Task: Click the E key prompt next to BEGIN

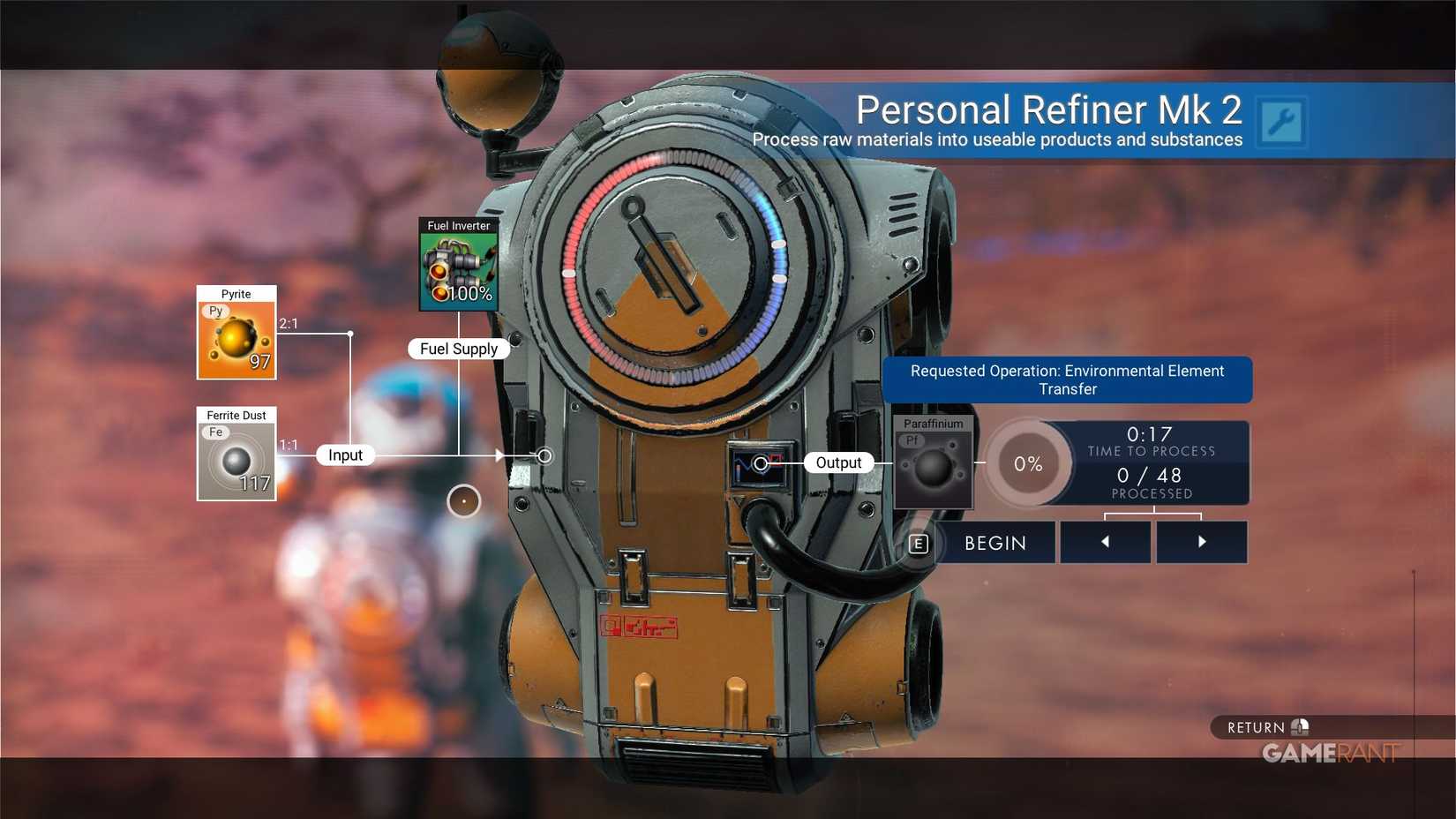Action: pos(919,544)
